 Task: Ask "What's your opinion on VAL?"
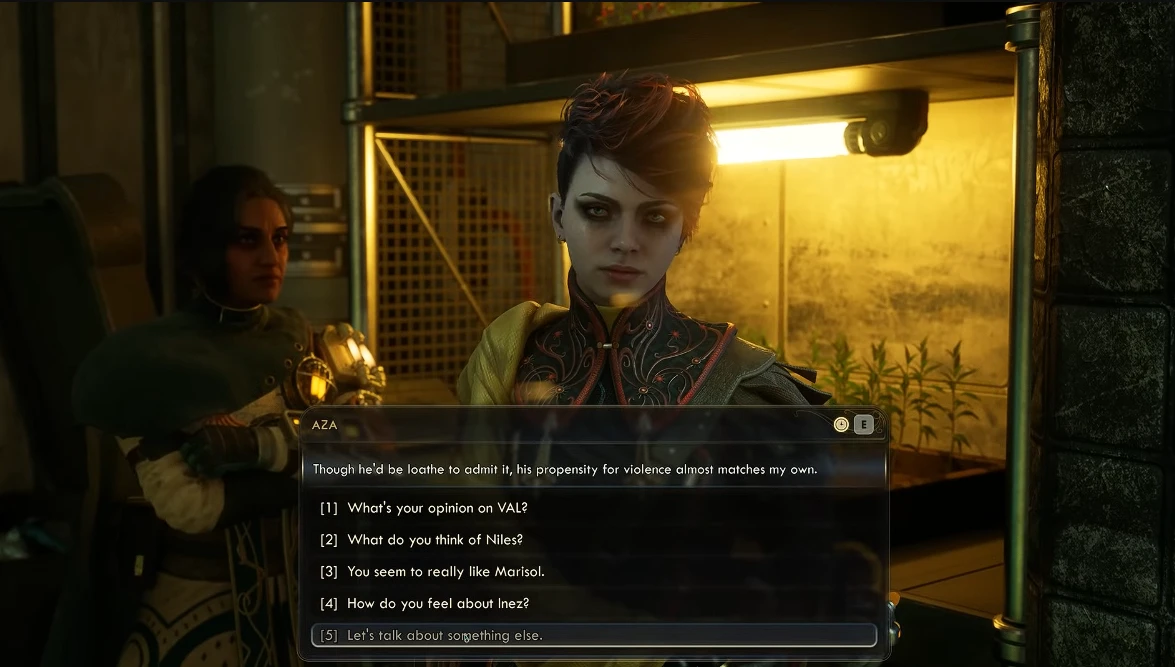tap(437, 508)
